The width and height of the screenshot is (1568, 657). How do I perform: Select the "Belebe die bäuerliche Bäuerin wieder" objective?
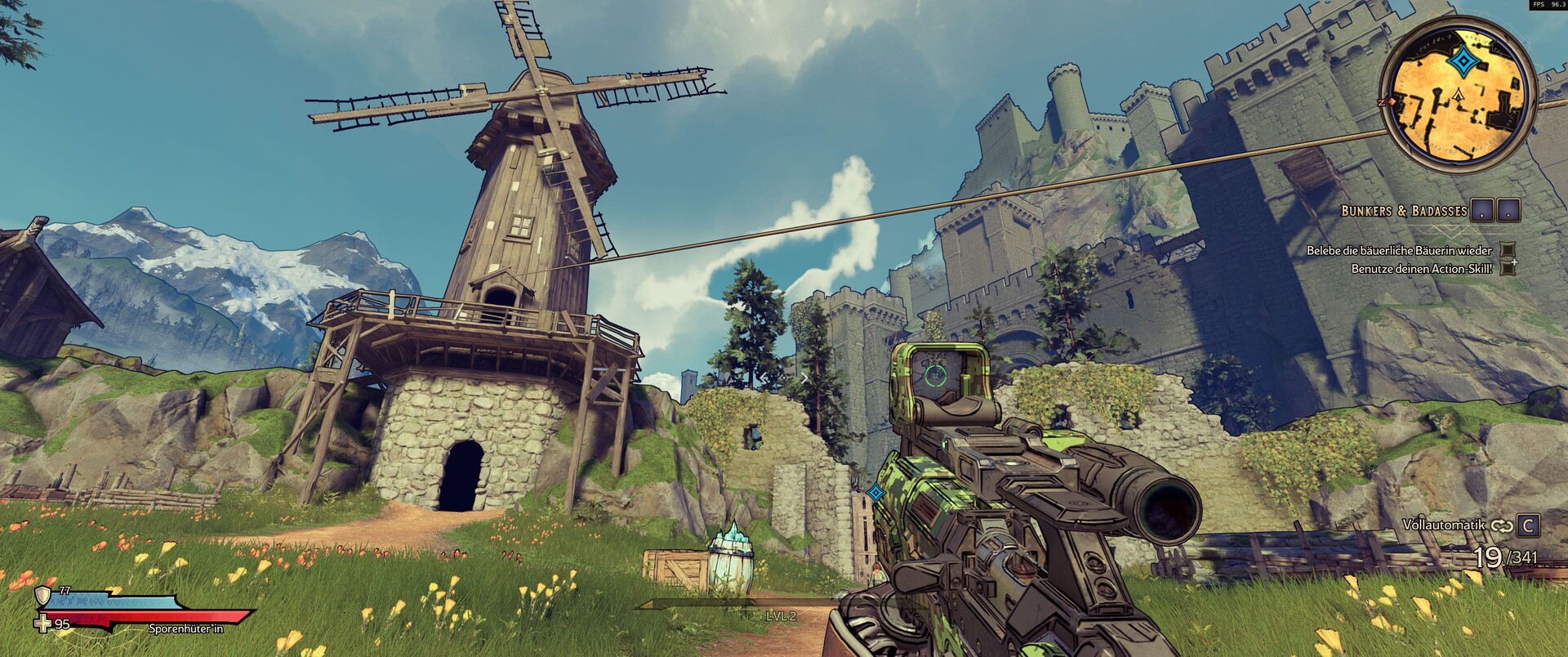click(x=1399, y=251)
